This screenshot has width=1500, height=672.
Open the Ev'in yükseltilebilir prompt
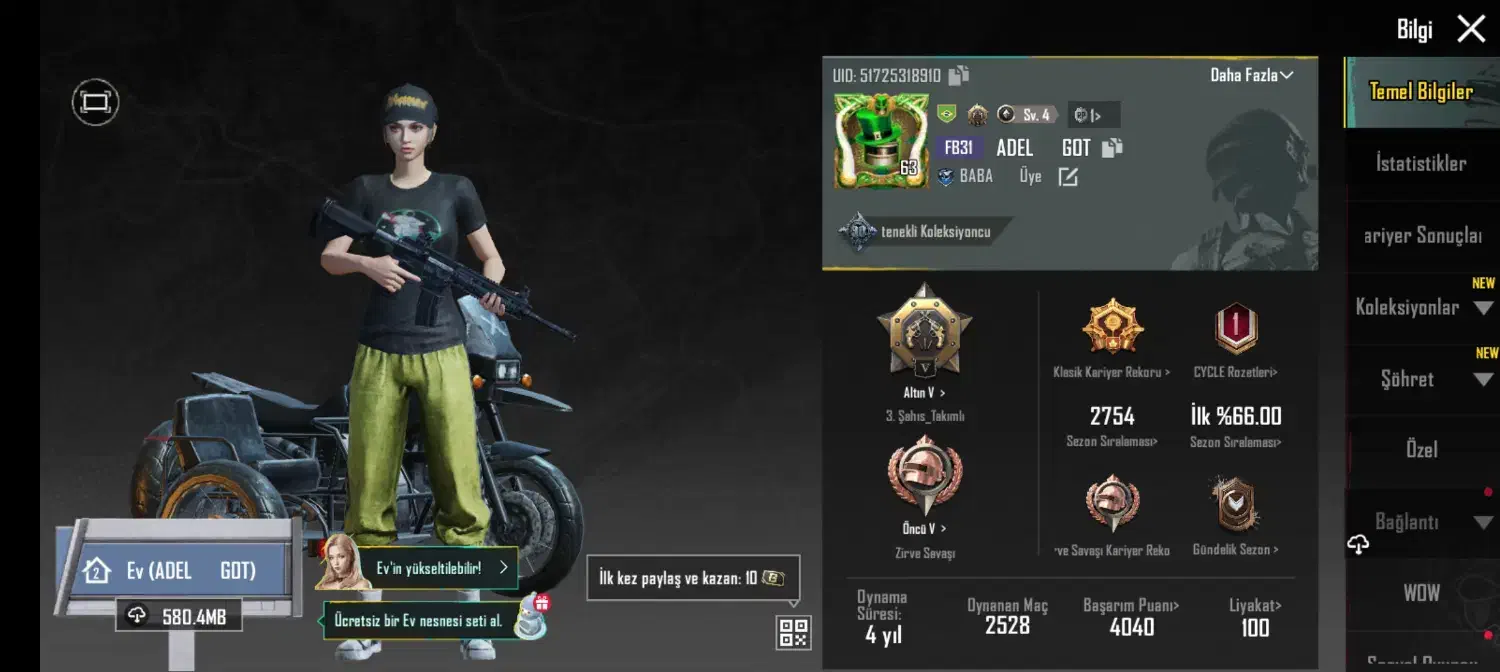[440, 567]
